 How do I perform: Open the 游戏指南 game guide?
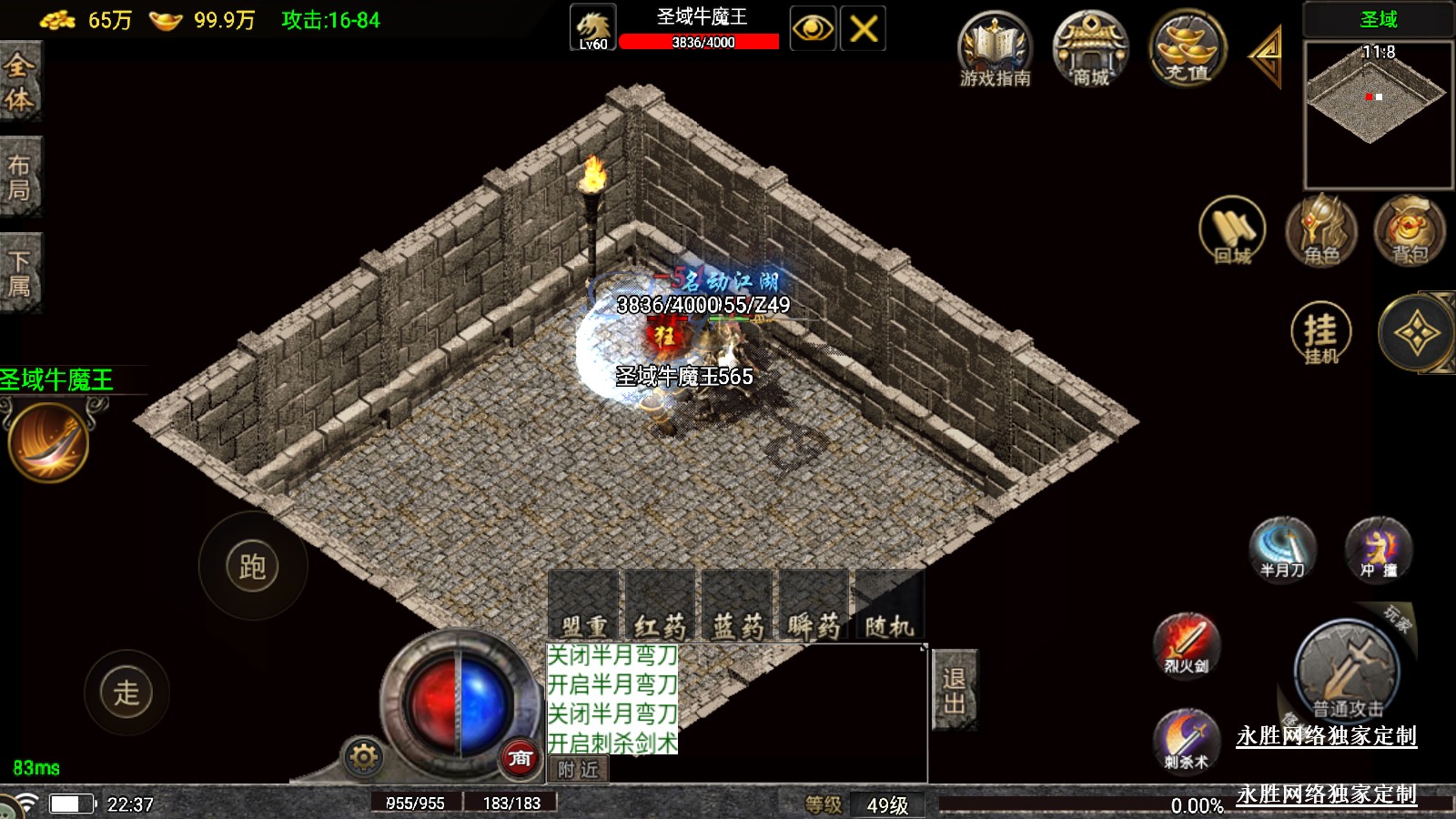point(995,50)
